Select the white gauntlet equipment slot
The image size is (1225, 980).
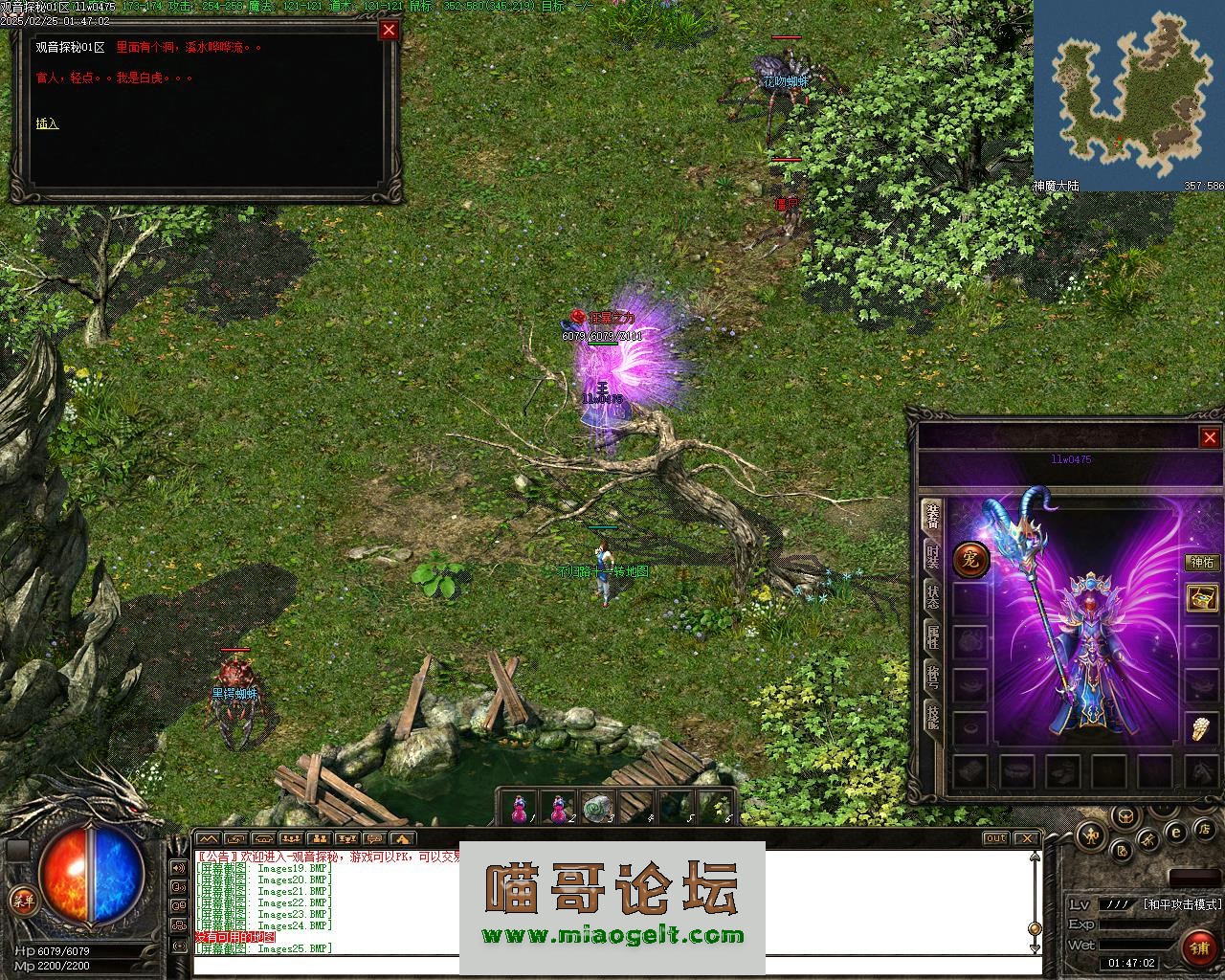pyautogui.click(x=1202, y=728)
